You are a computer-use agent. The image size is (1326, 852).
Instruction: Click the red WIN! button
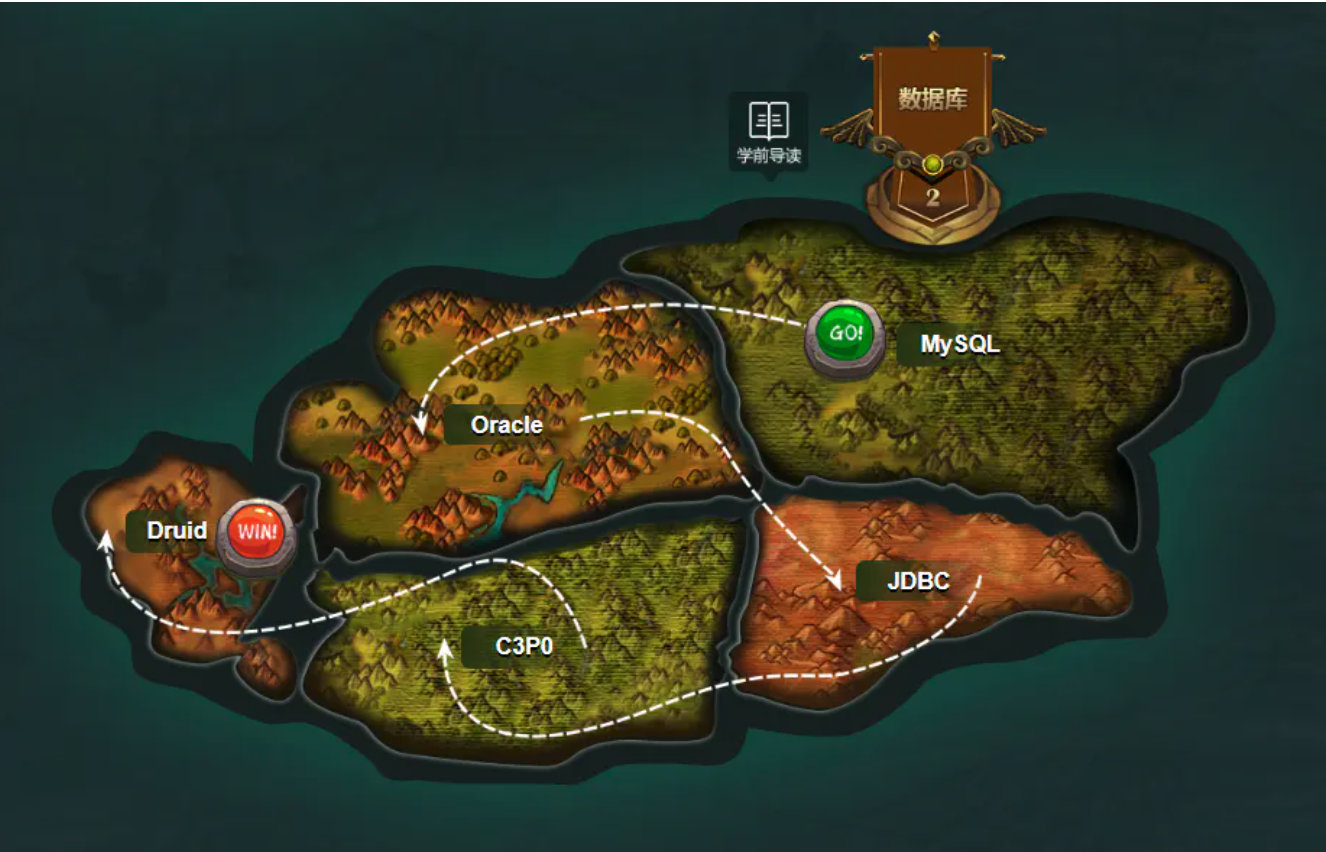pos(257,530)
